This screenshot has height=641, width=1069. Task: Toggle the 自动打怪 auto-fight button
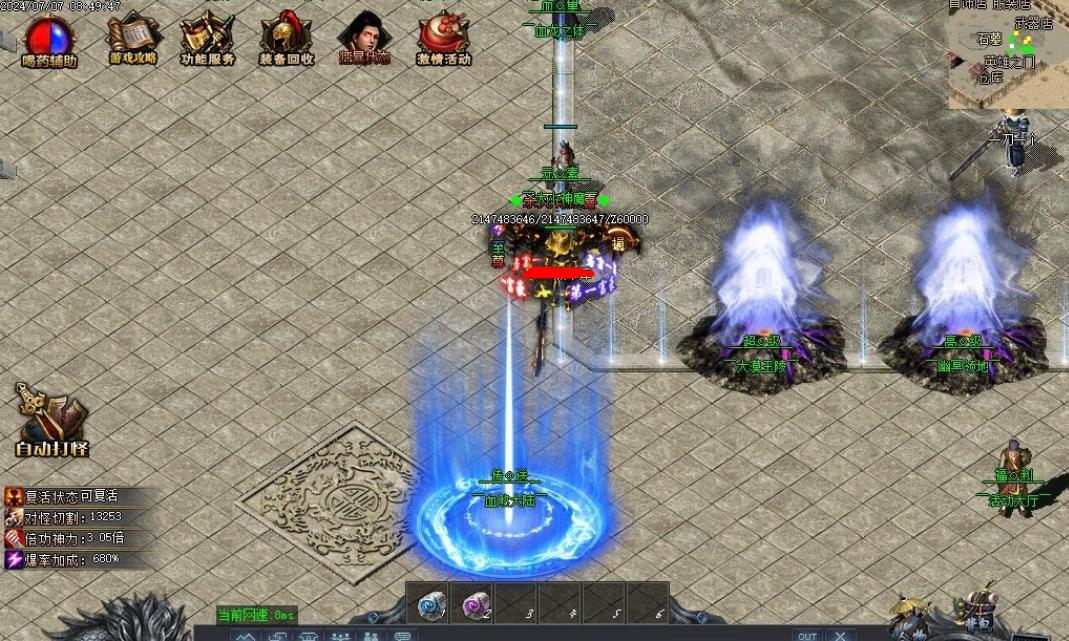pyautogui.click(x=51, y=420)
